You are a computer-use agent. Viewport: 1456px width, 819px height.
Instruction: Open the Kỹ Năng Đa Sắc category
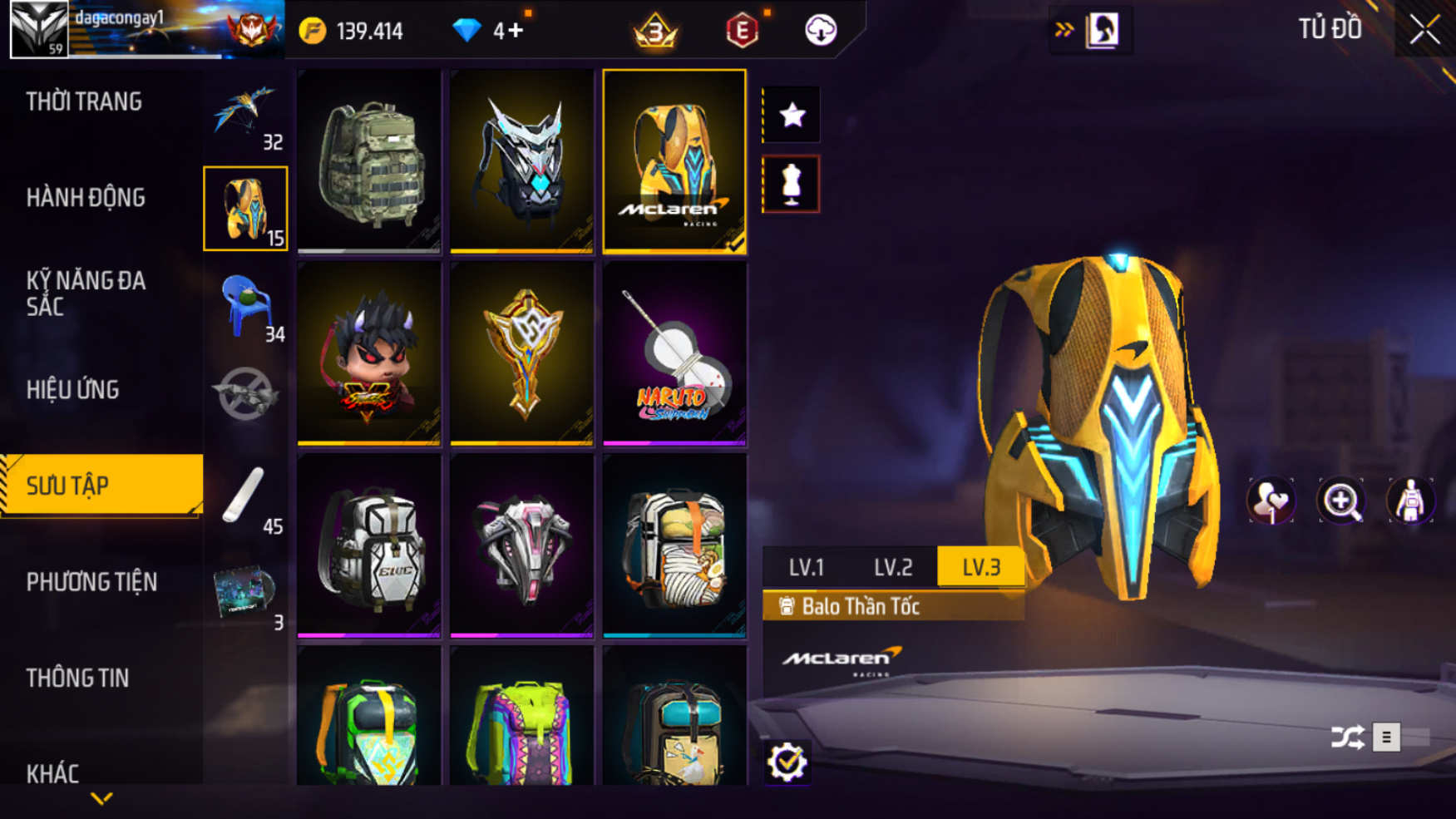tap(86, 294)
